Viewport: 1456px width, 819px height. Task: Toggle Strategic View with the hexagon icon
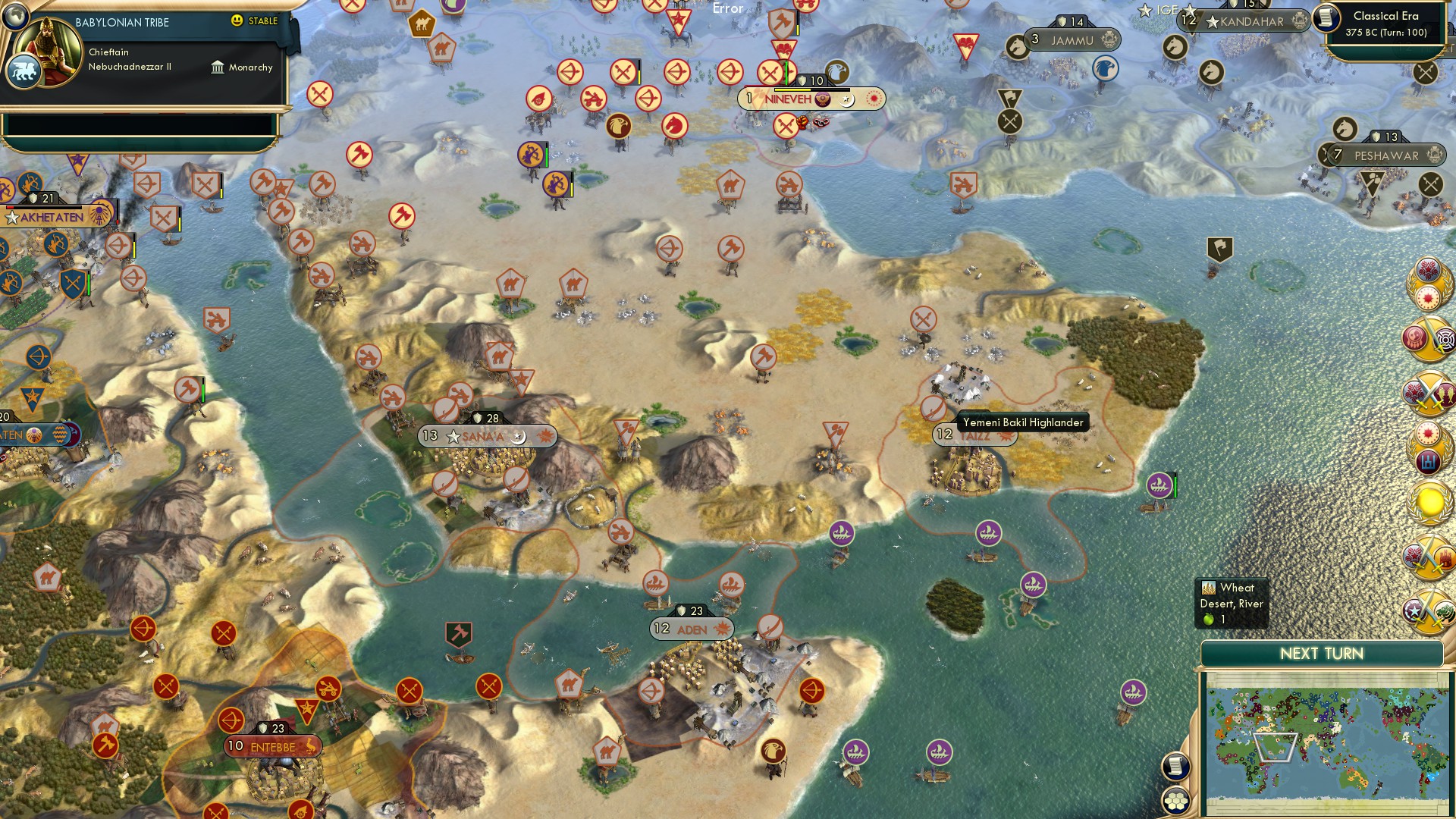click(1175, 801)
